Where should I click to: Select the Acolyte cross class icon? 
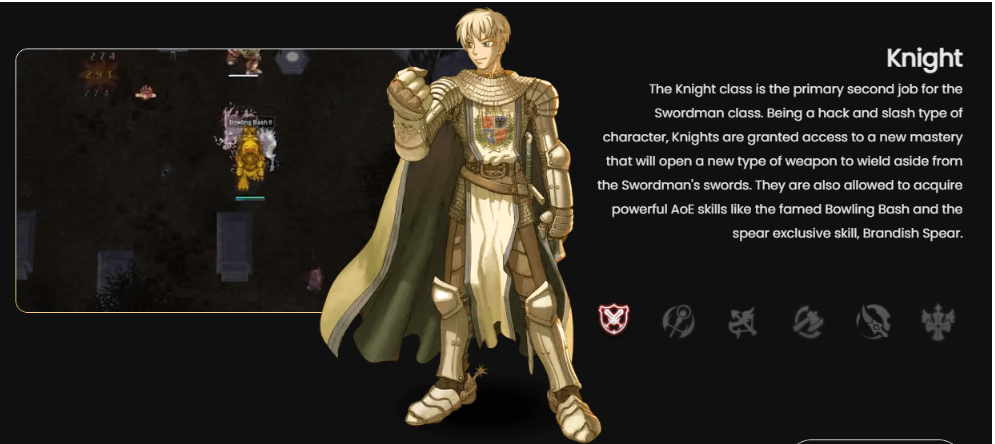[938, 321]
